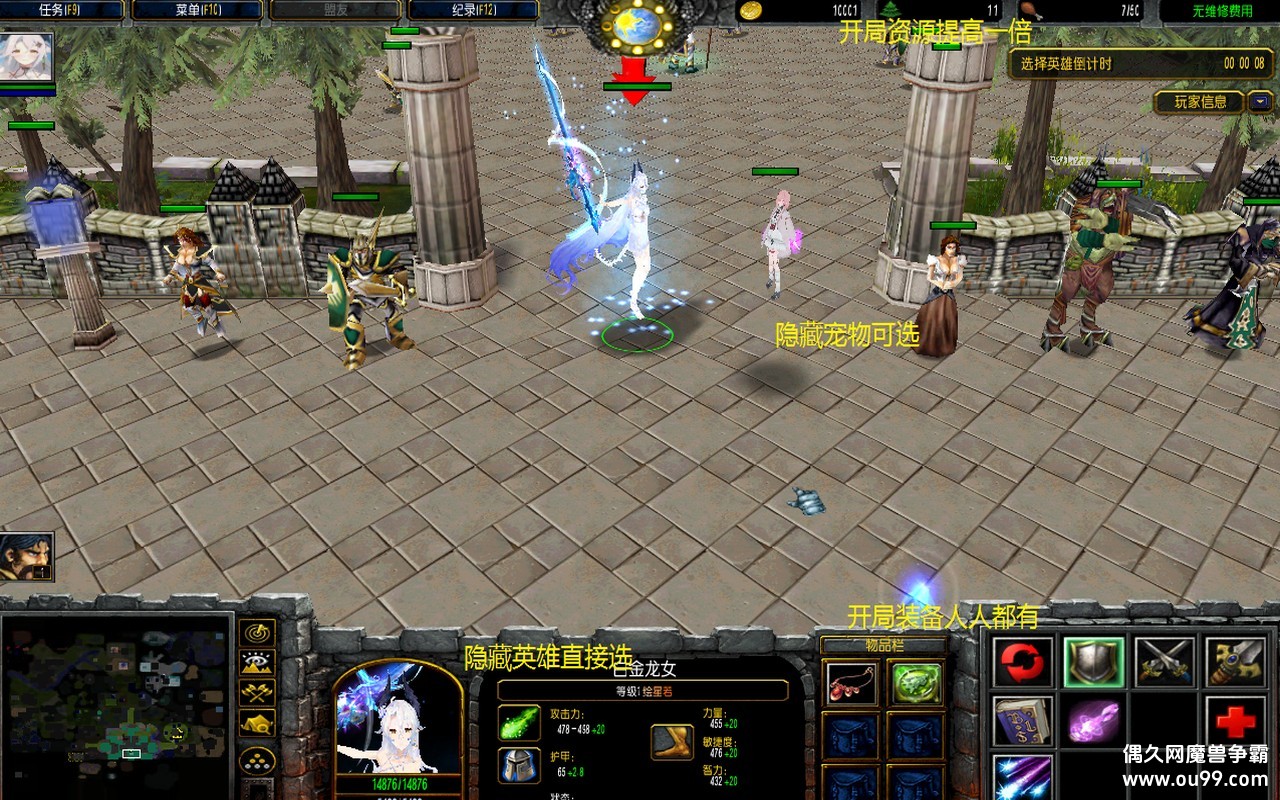This screenshot has width=1280, height=800.
Task: Toggle the minimap terrain eye button
Action: [258, 663]
